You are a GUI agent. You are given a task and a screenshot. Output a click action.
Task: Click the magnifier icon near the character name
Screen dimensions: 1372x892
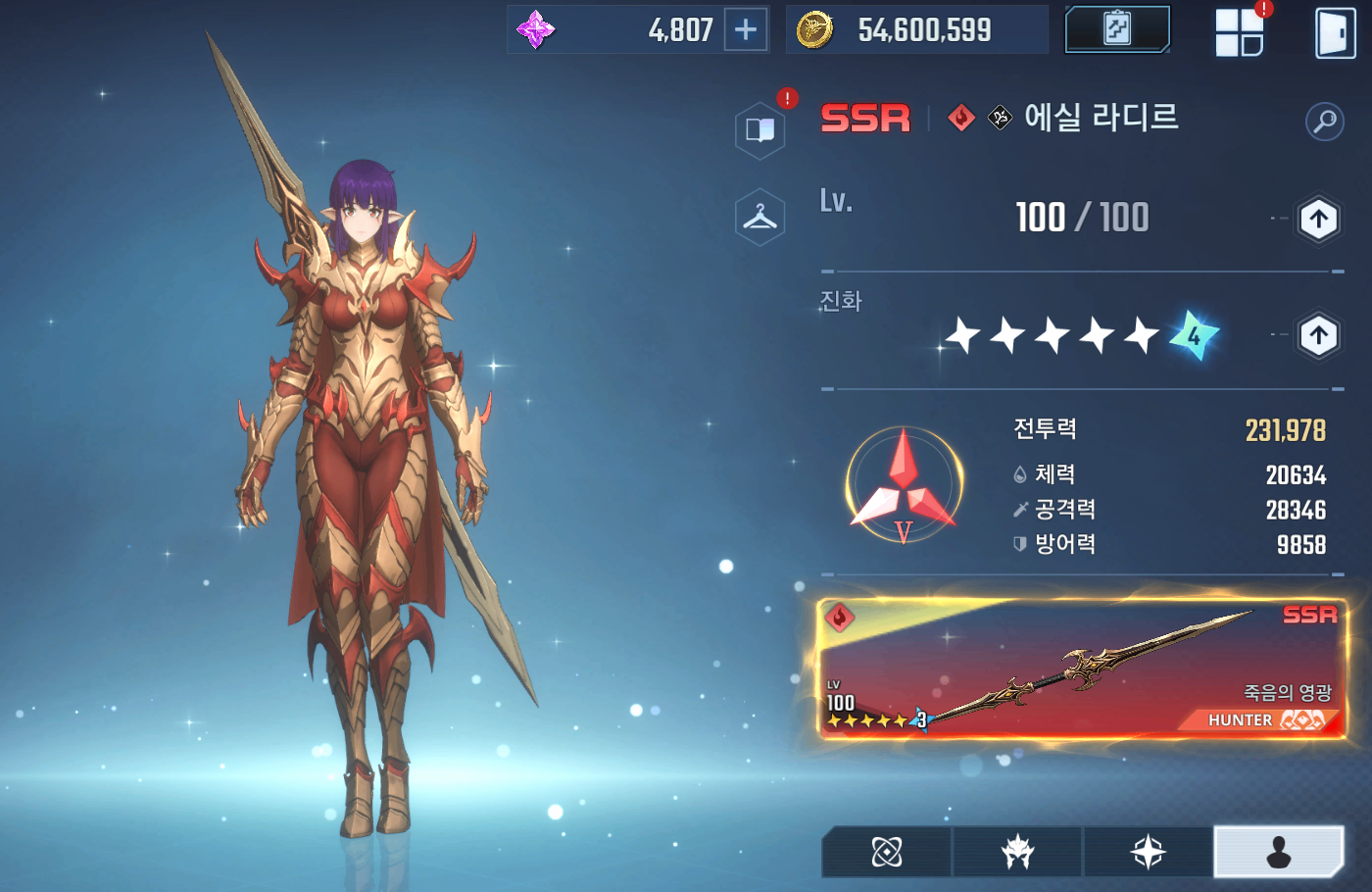(1325, 122)
